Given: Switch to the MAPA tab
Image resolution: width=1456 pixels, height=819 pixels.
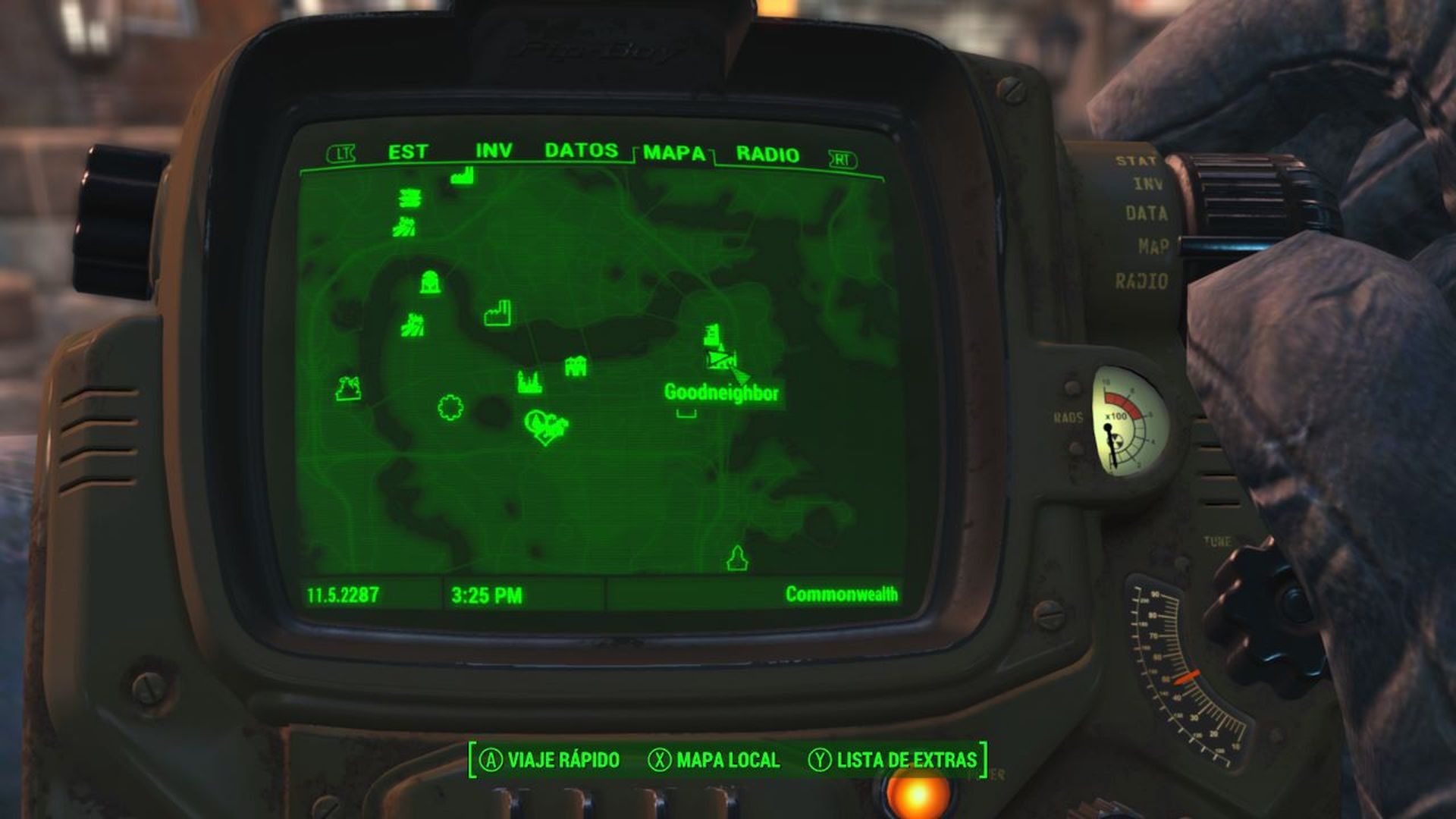Looking at the screenshot, I should click(x=673, y=153).
